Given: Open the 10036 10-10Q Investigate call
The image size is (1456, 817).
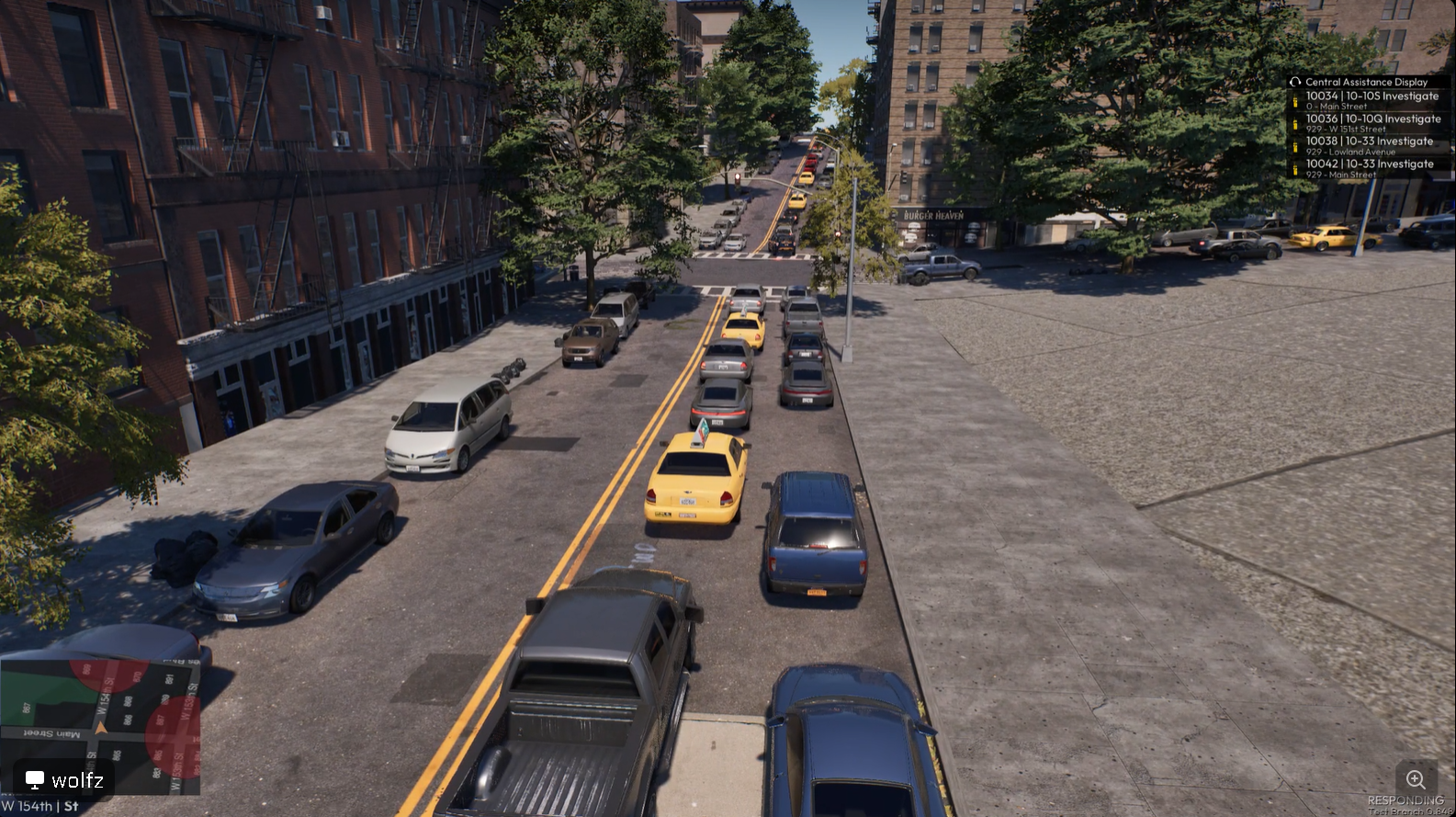Looking at the screenshot, I should pos(1372,123).
